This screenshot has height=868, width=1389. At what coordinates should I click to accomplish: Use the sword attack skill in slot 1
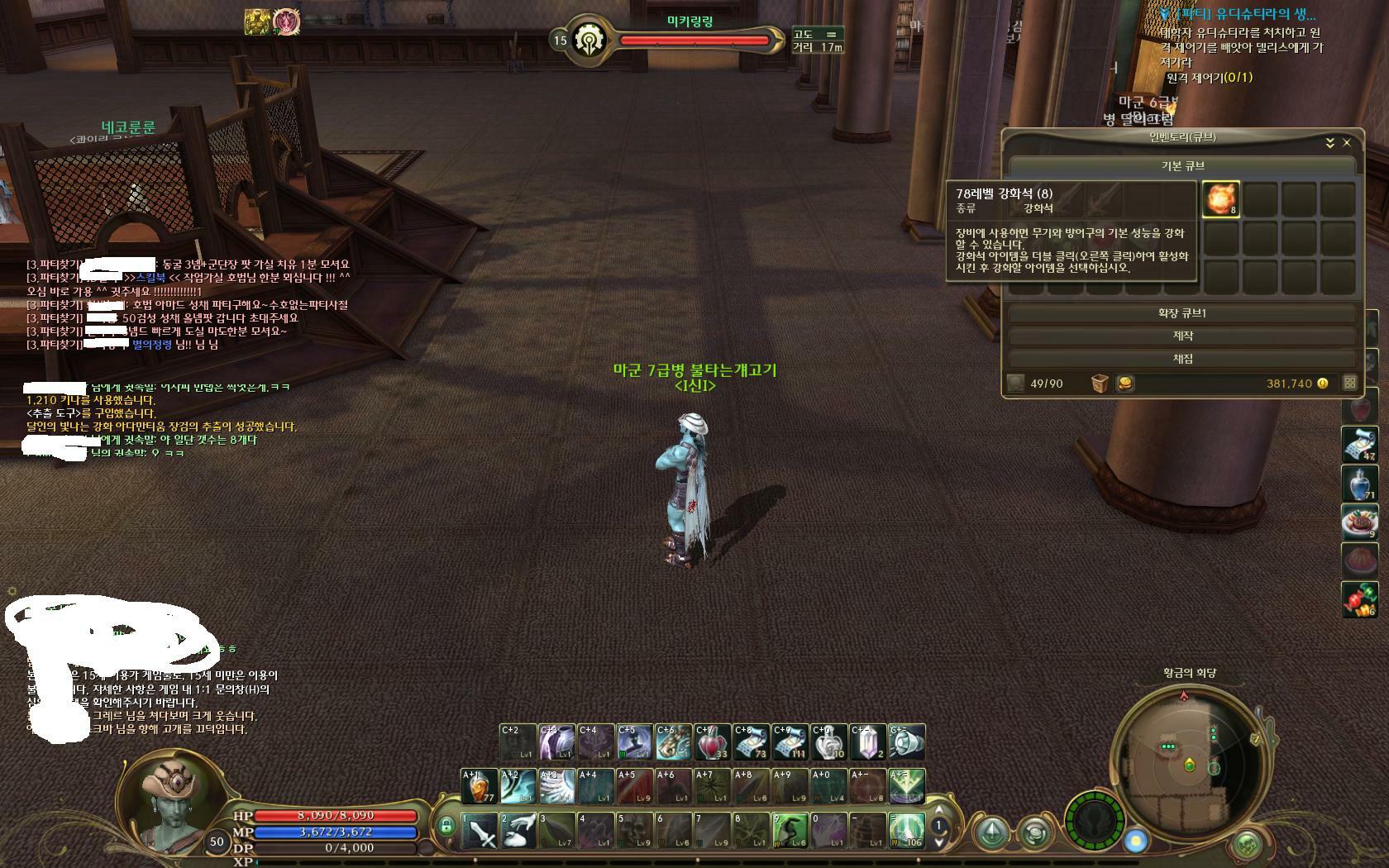(x=480, y=831)
